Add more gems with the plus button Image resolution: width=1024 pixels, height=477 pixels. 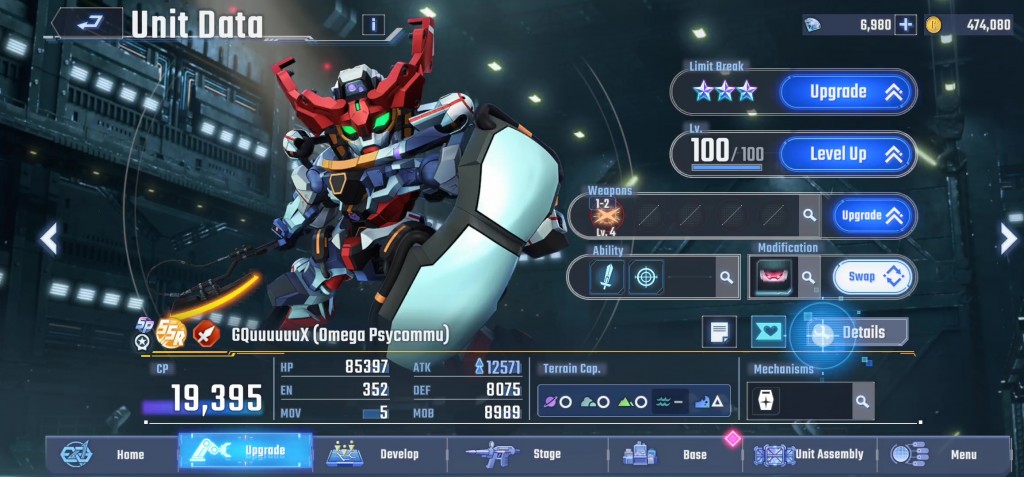(x=905, y=25)
